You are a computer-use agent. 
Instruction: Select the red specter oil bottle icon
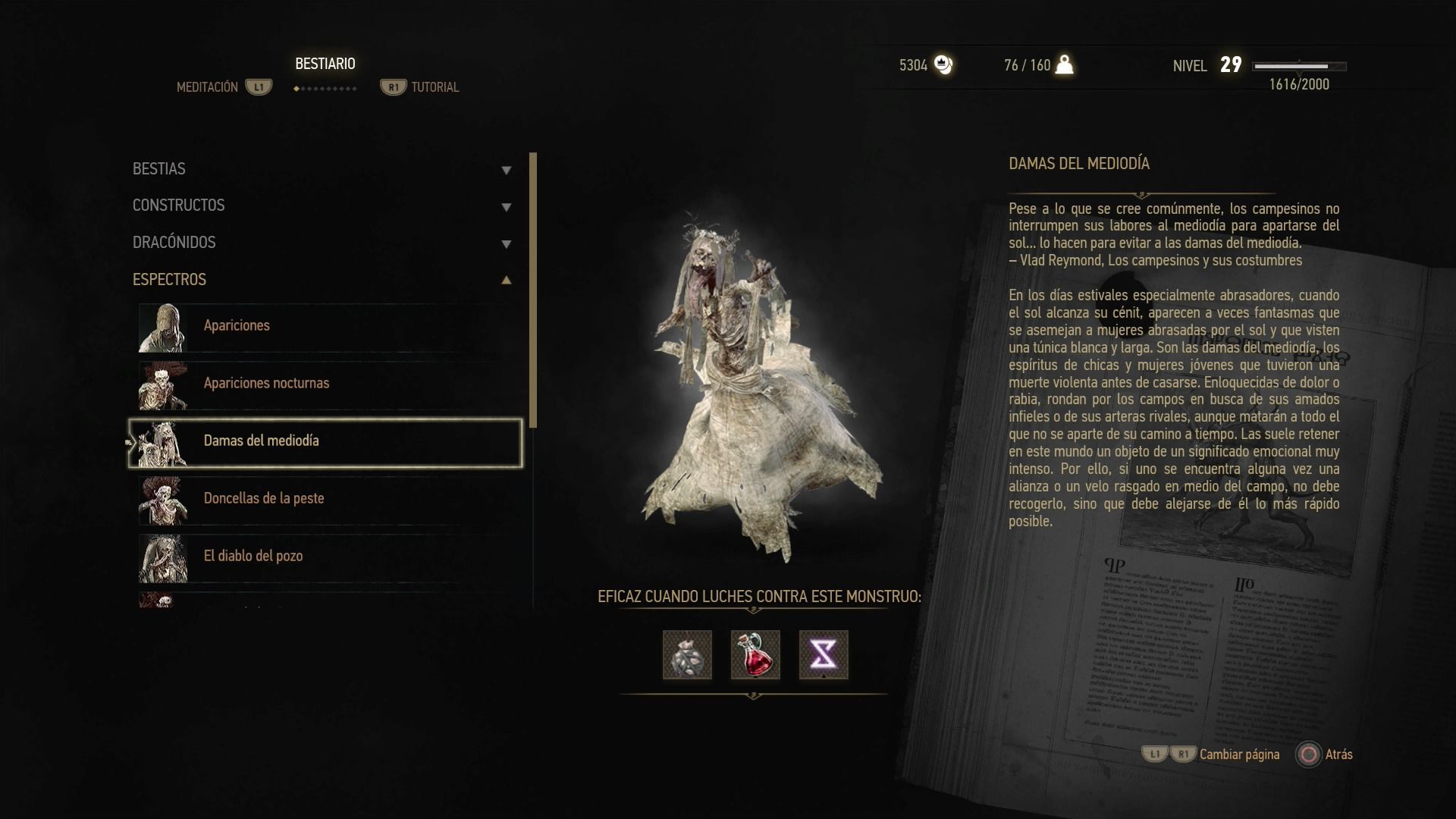coord(755,654)
